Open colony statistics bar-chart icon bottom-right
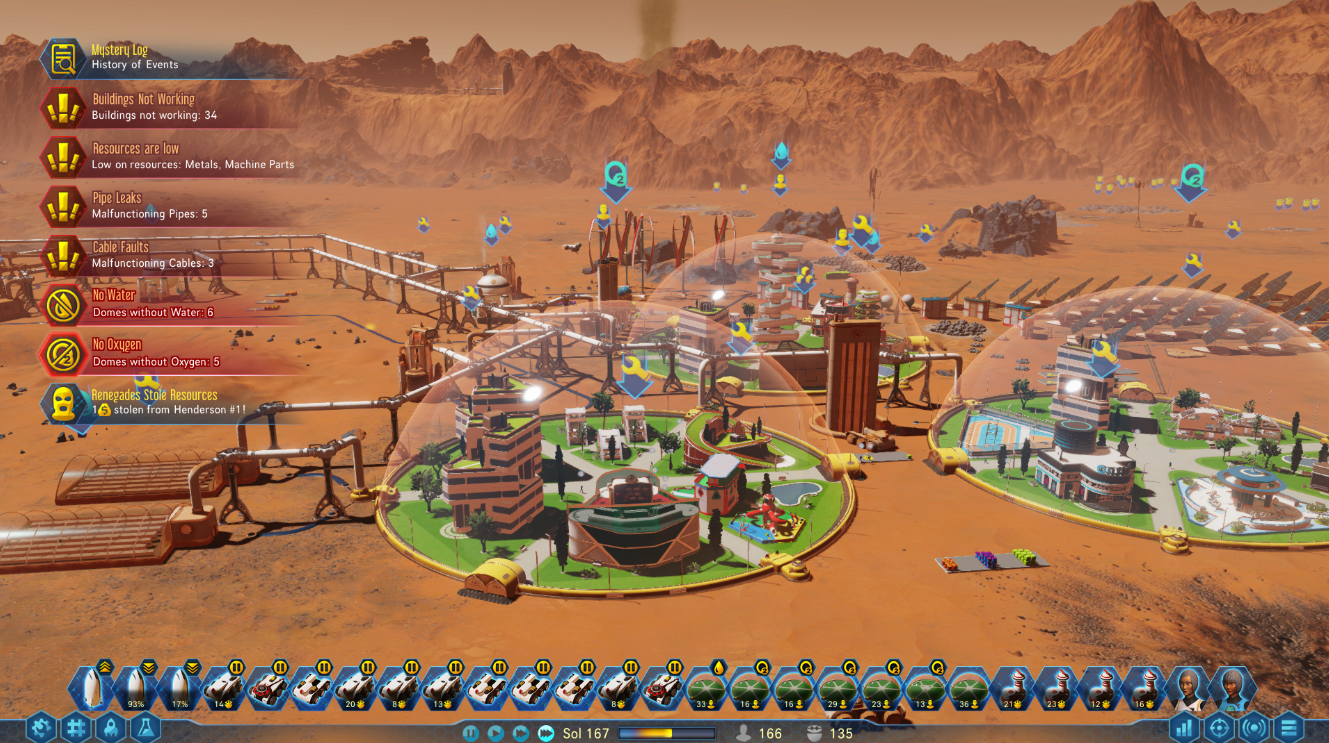 click(1185, 727)
